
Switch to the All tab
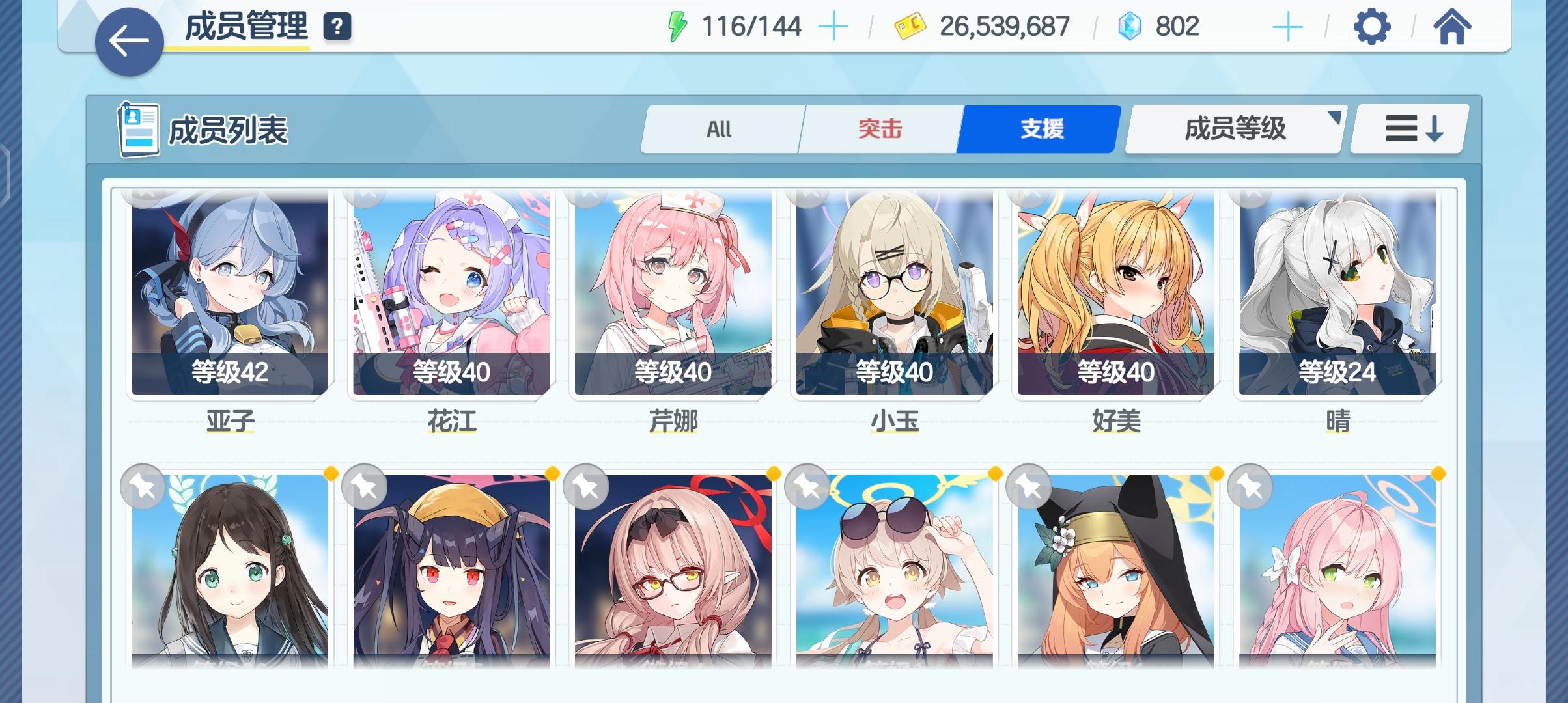click(720, 129)
